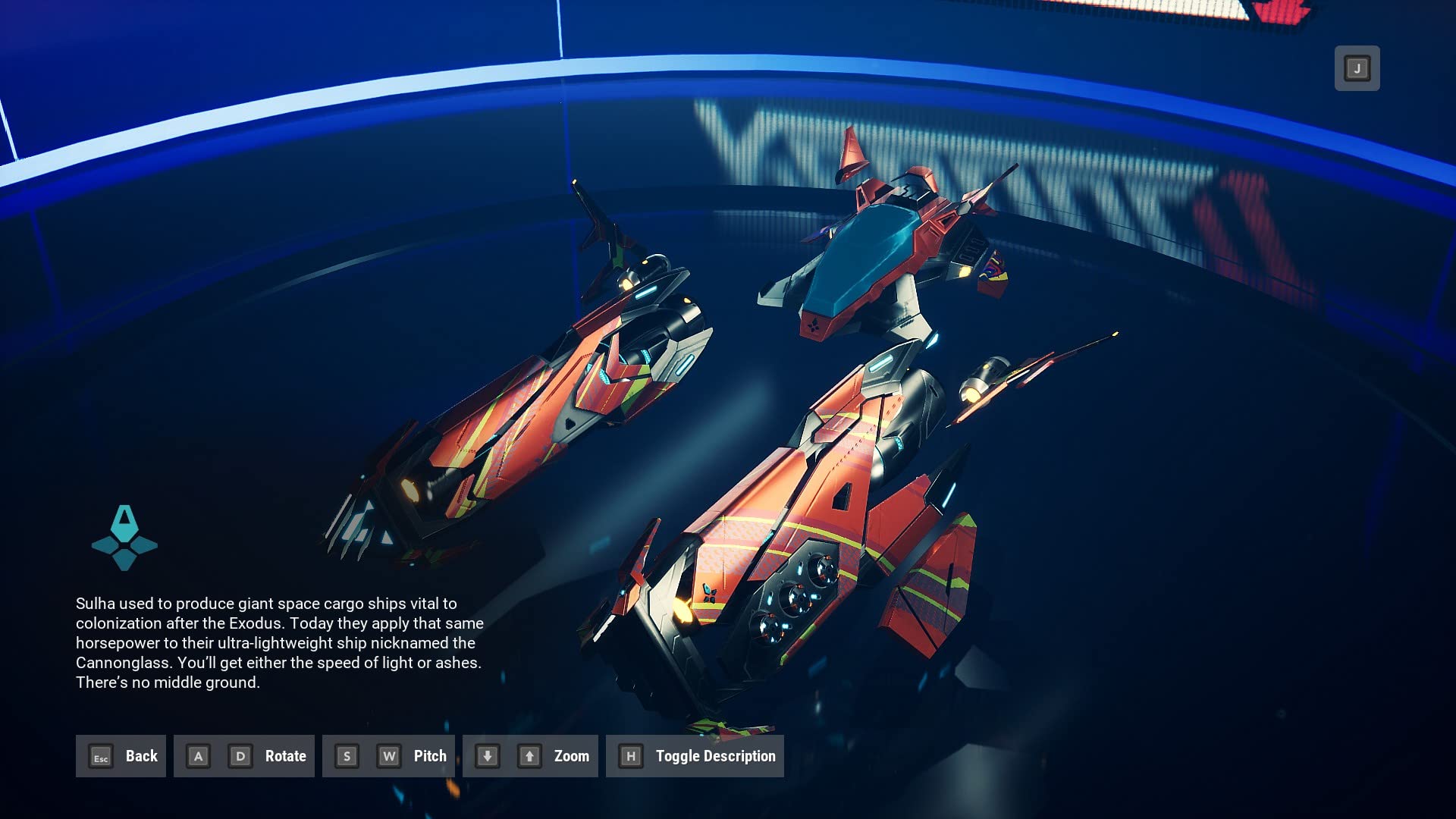Open the Back navigation option
This screenshot has height=819, width=1456.
[x=121, y=756]
